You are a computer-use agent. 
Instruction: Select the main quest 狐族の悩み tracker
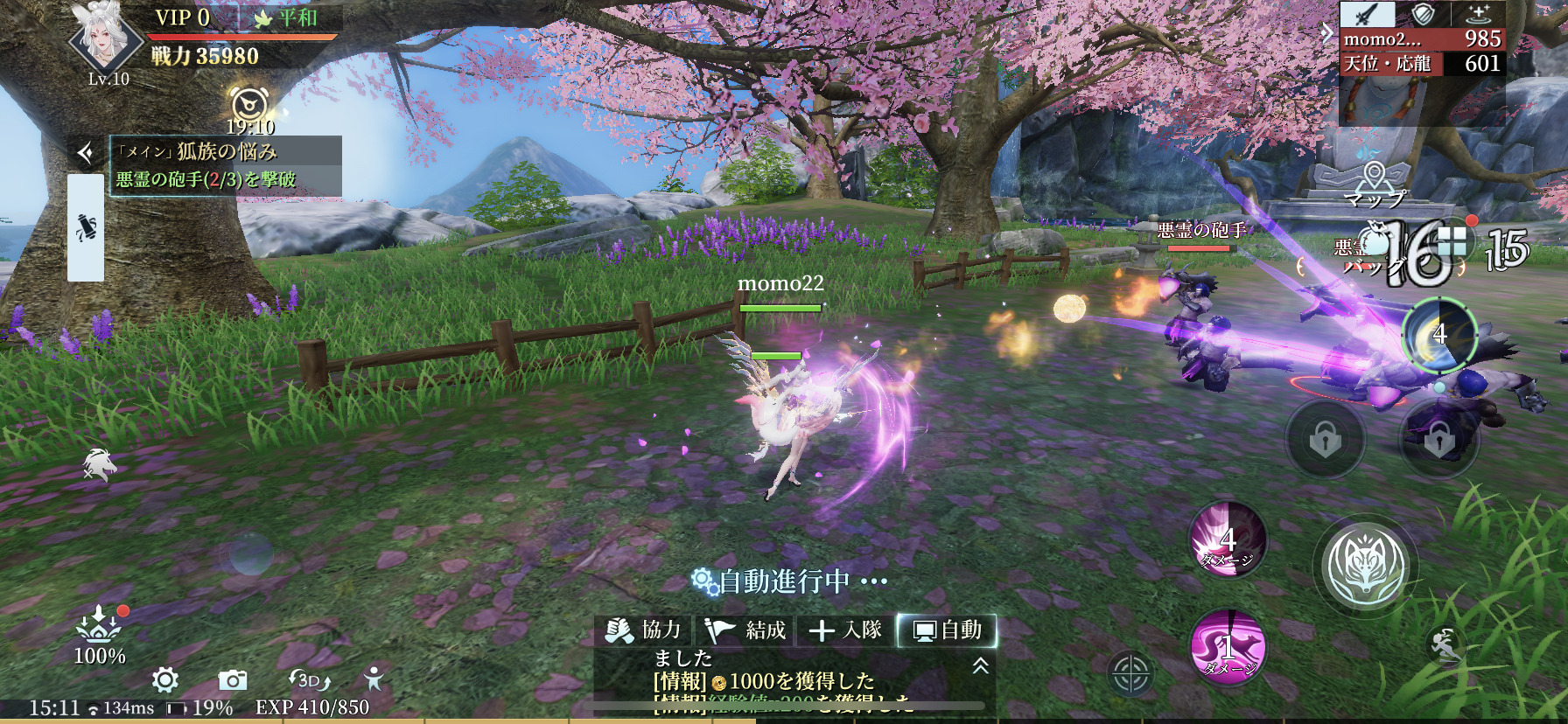(x=225, y=152)
